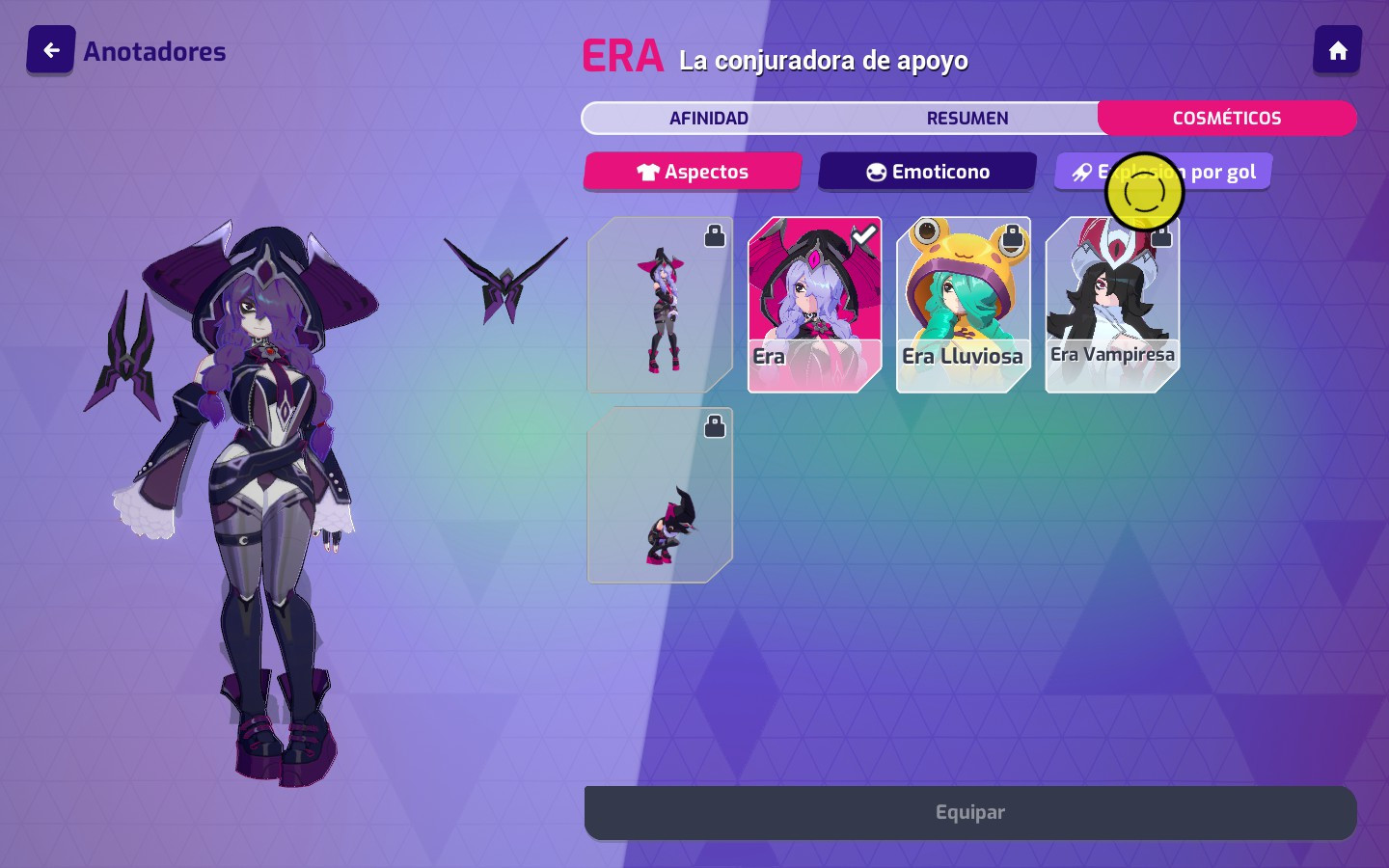Switch to the RESUMEN tab
This screenshot has width=1389, height=868.
point(967,118)
